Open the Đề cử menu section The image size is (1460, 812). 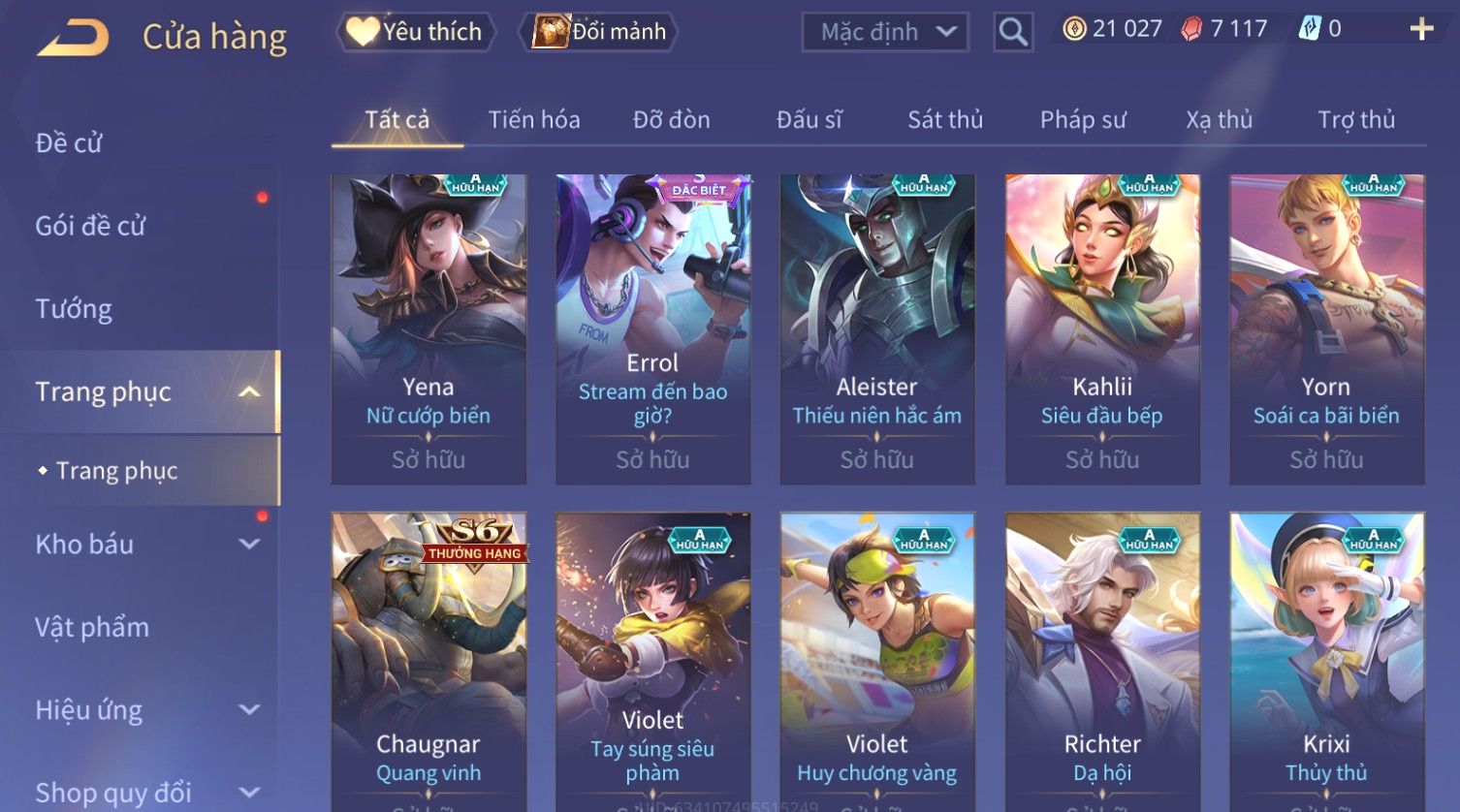pyautogui.click(x=69, y=142)
